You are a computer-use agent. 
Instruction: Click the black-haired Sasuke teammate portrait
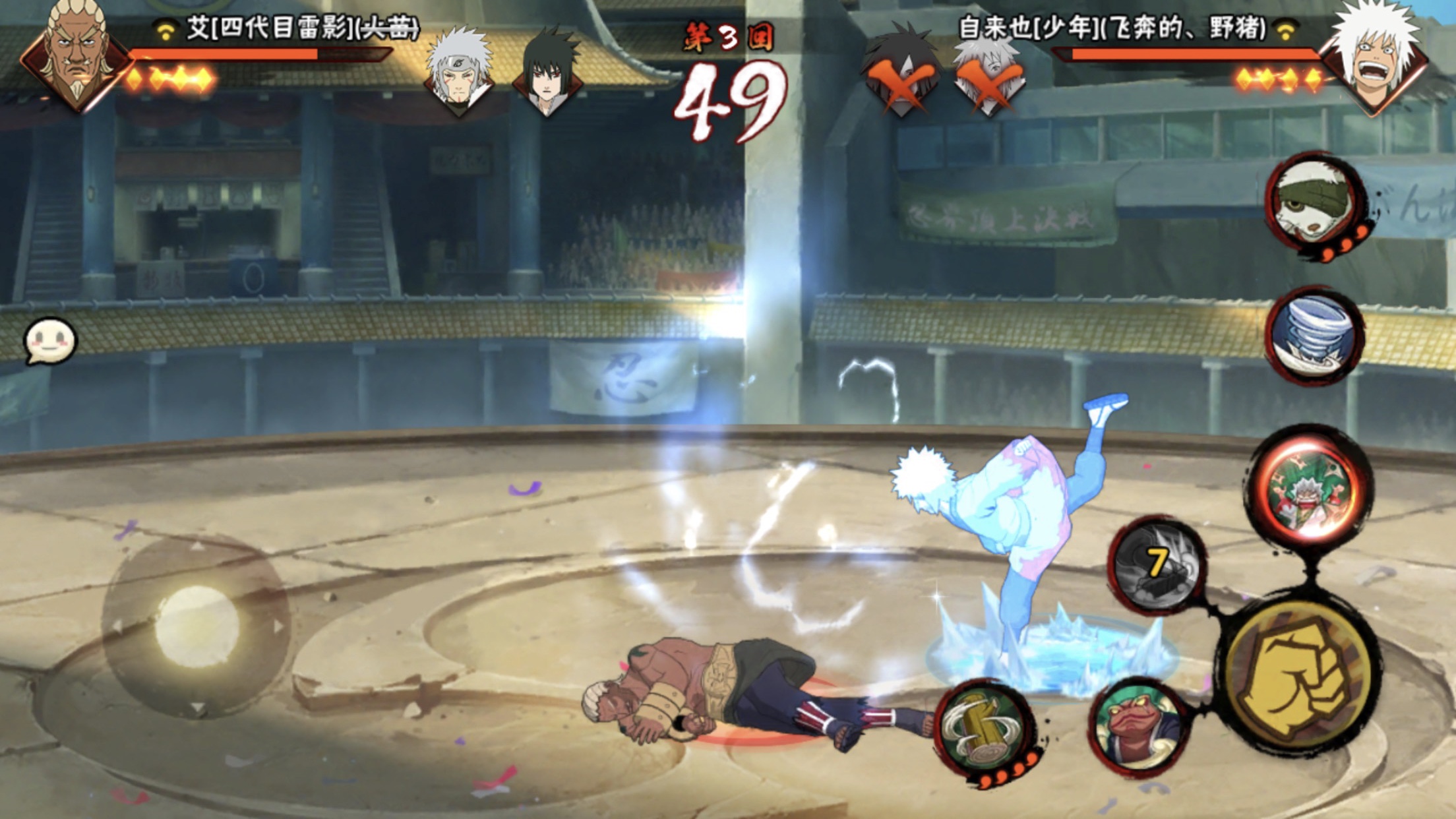(547, 71)
